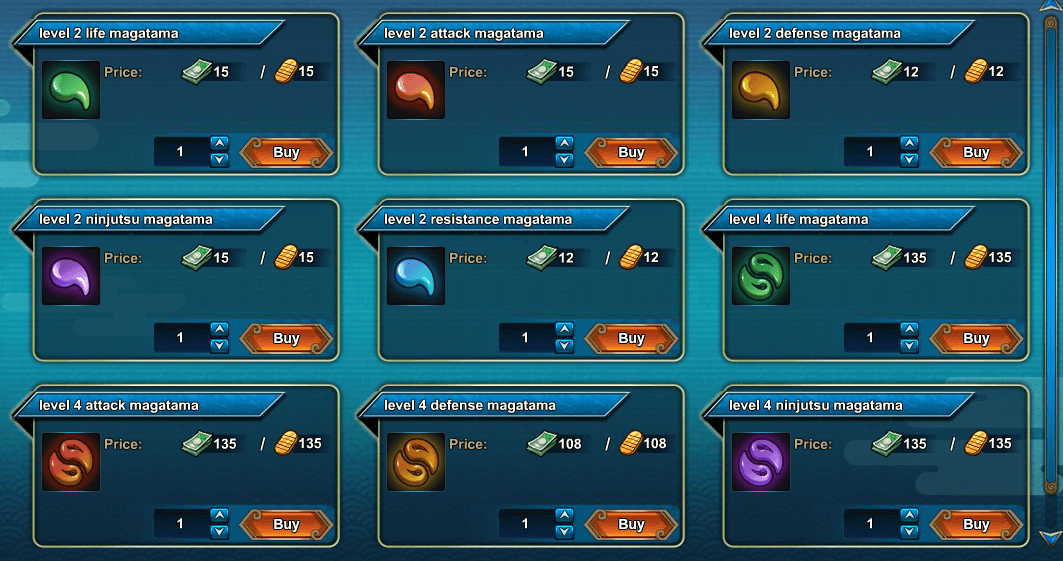Decrease quantity of level 4 ninjutsu magatama

(x=910, y=532)
